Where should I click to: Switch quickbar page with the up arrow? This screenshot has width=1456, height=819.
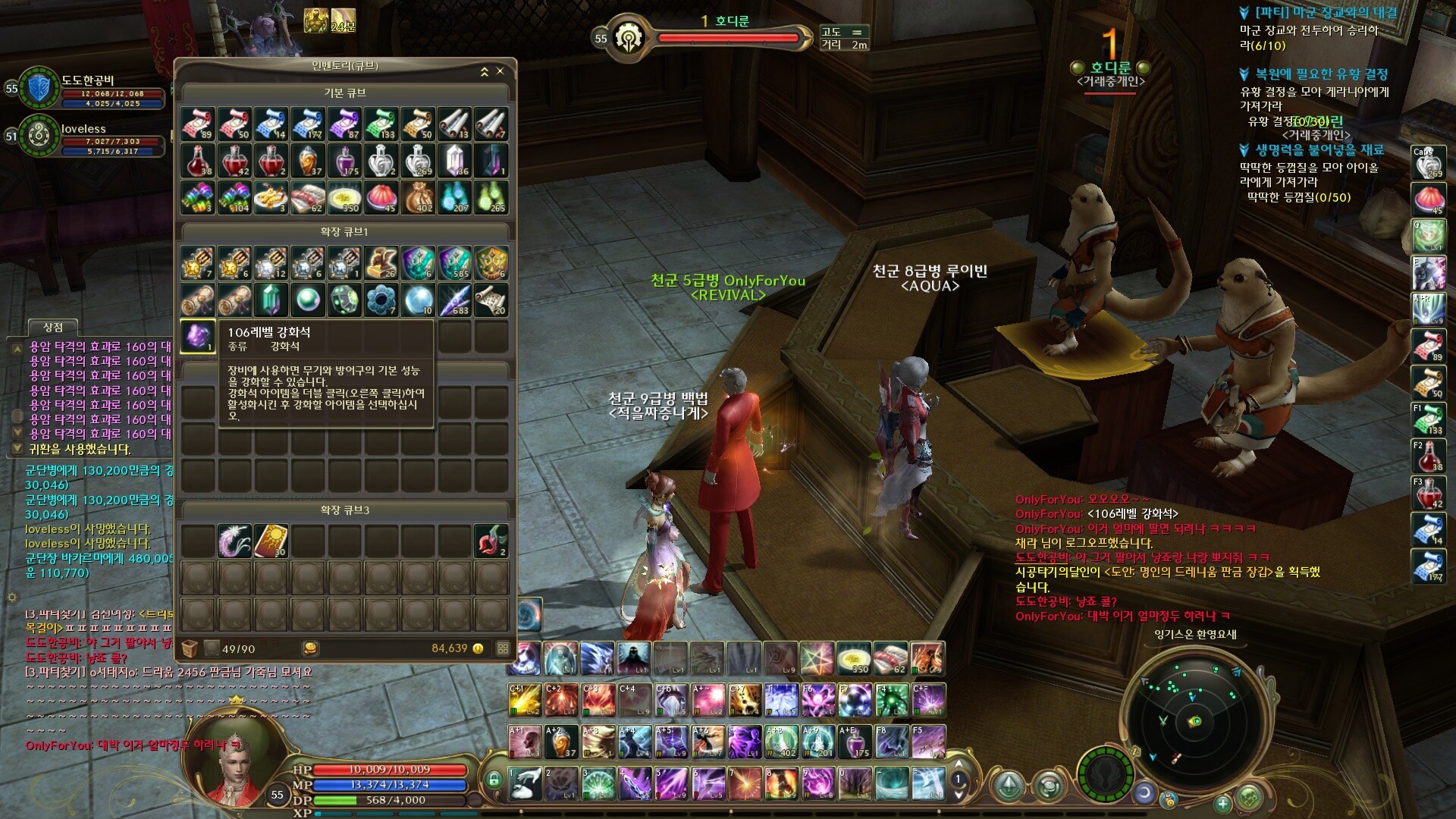coord(958,764)
